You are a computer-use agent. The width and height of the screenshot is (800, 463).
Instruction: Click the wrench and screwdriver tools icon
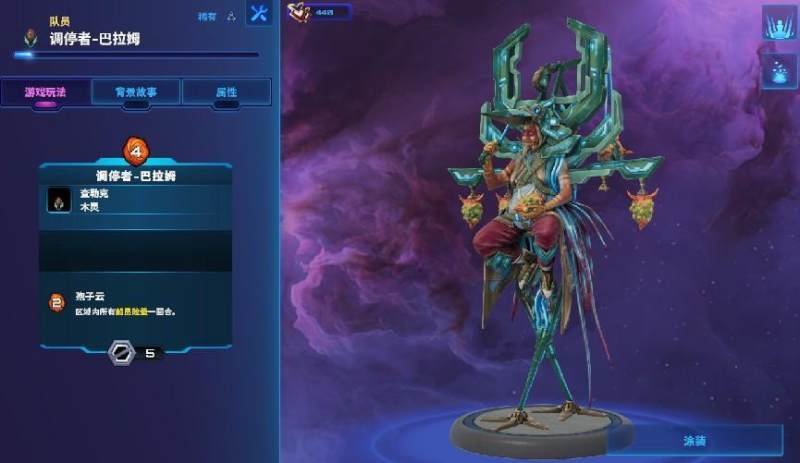(x=259, y=15)
